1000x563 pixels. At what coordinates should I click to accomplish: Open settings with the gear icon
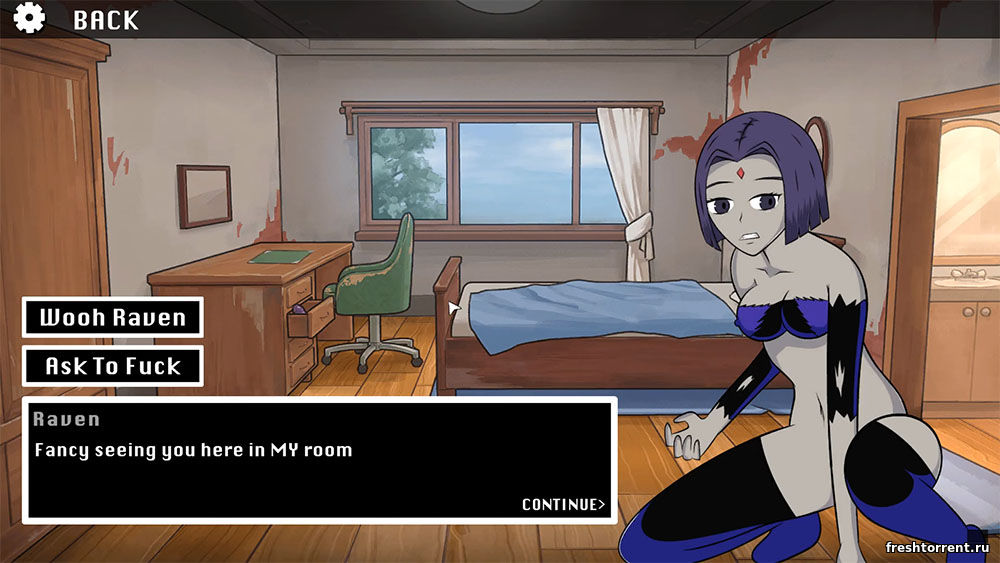(29, 18)
